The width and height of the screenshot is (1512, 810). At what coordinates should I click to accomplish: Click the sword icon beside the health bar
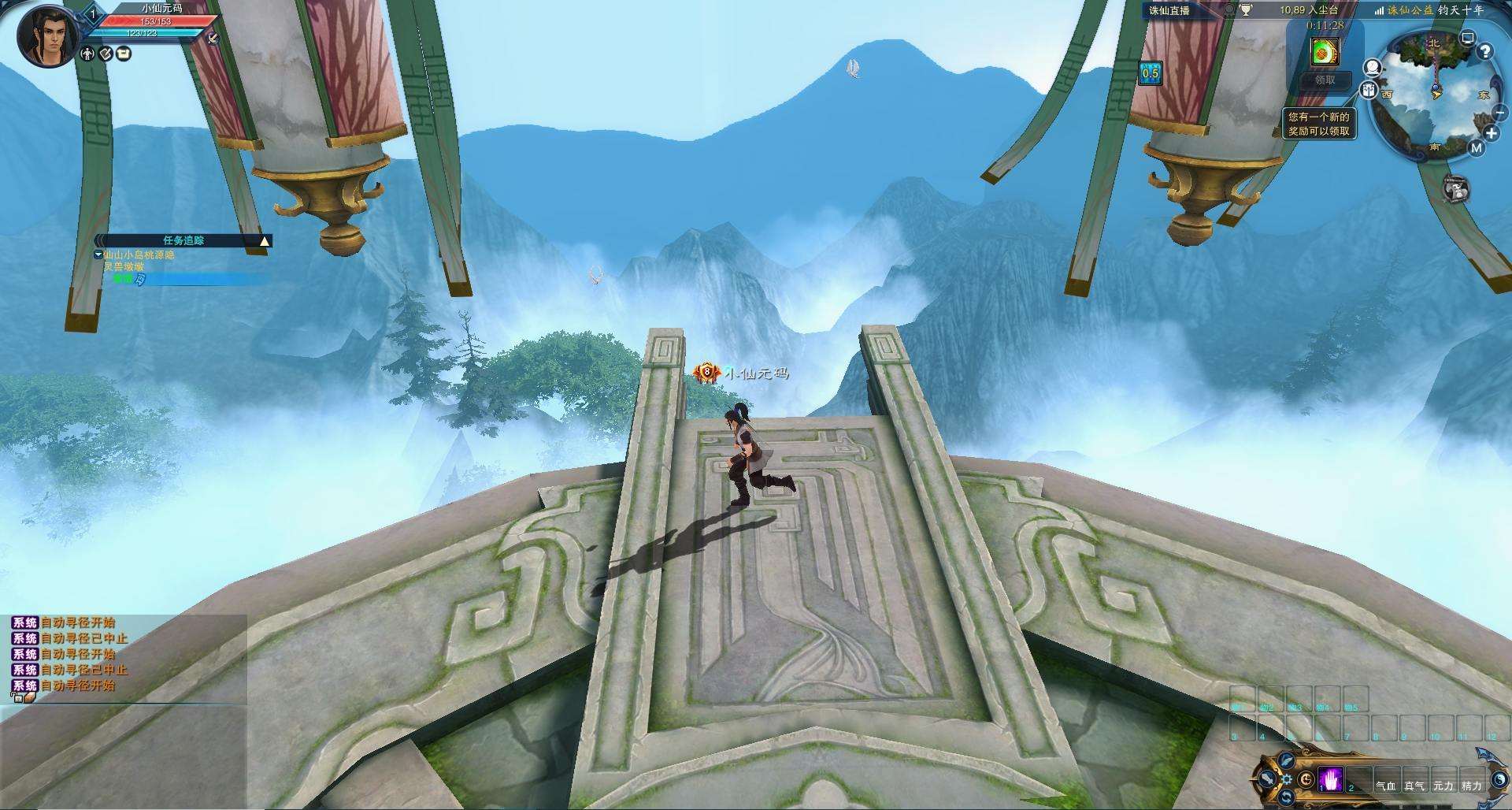point(212,38)
